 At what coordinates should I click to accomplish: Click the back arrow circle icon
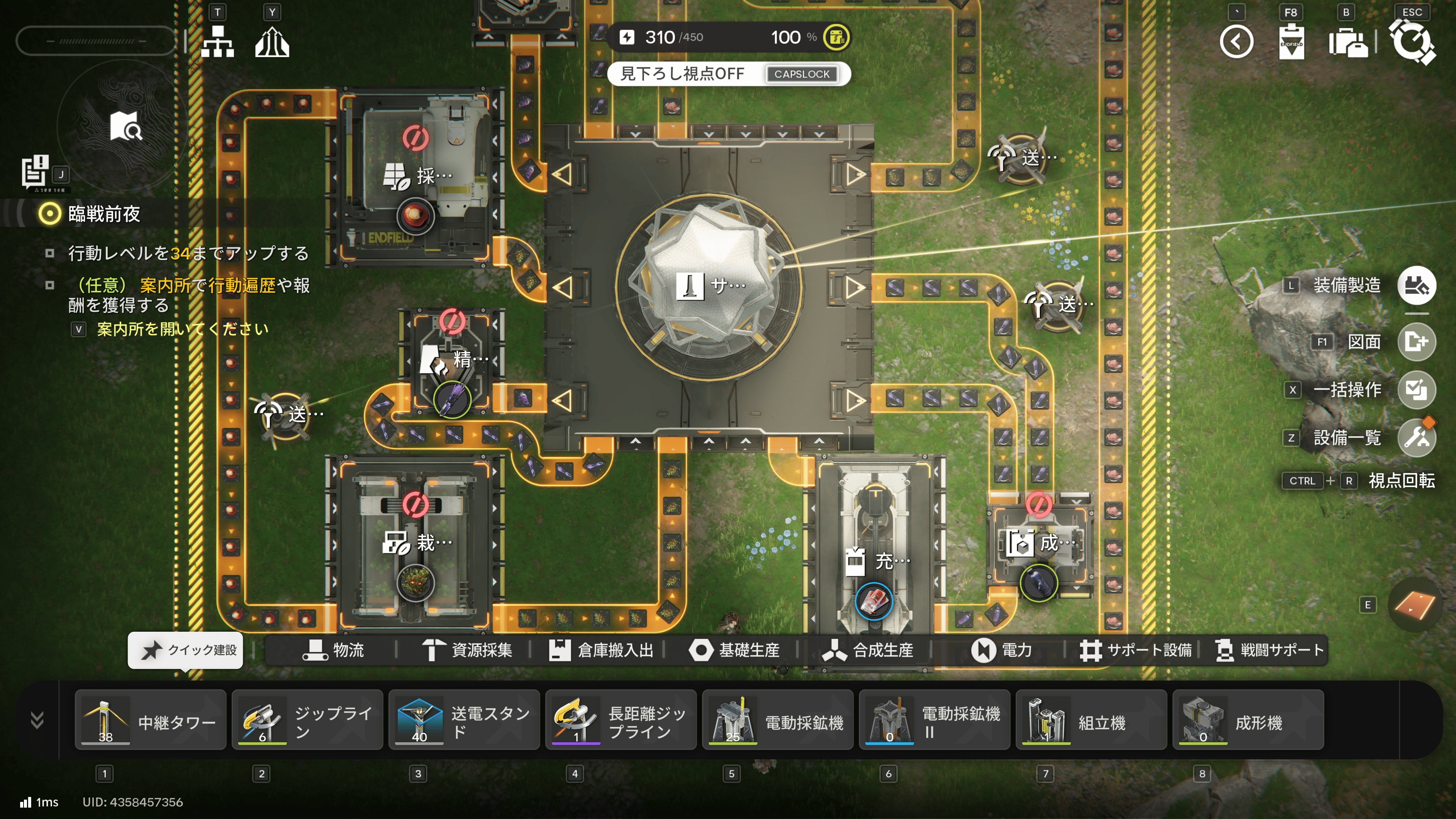[1236, 42]
